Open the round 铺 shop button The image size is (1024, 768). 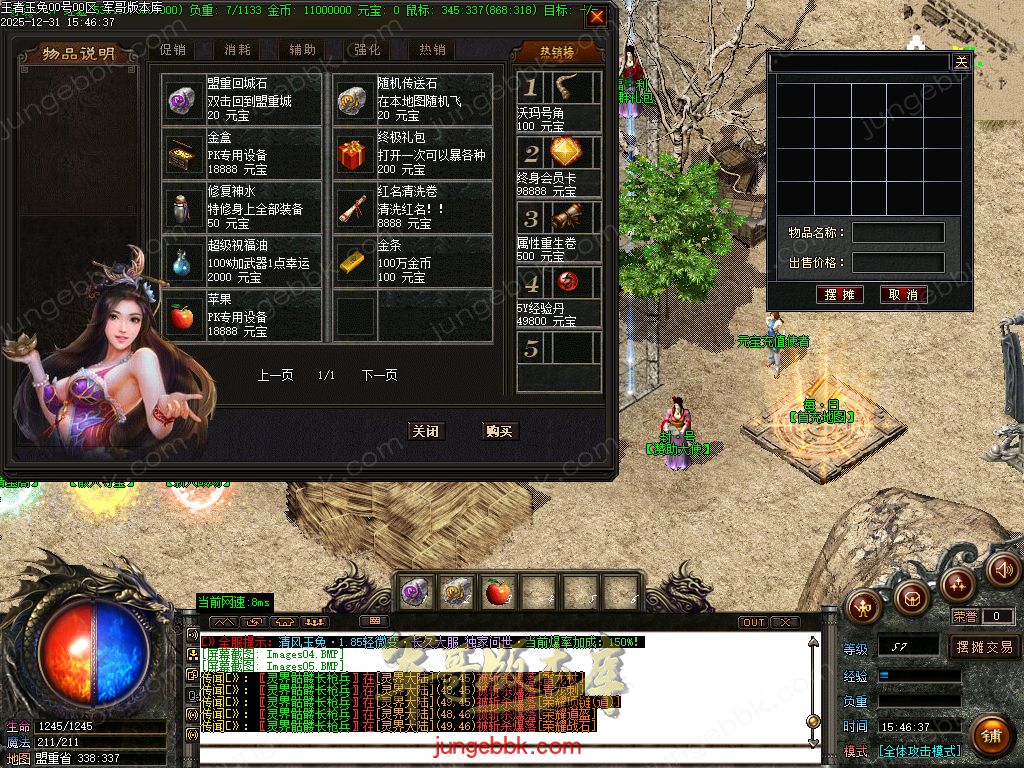(x=990, y=738)
